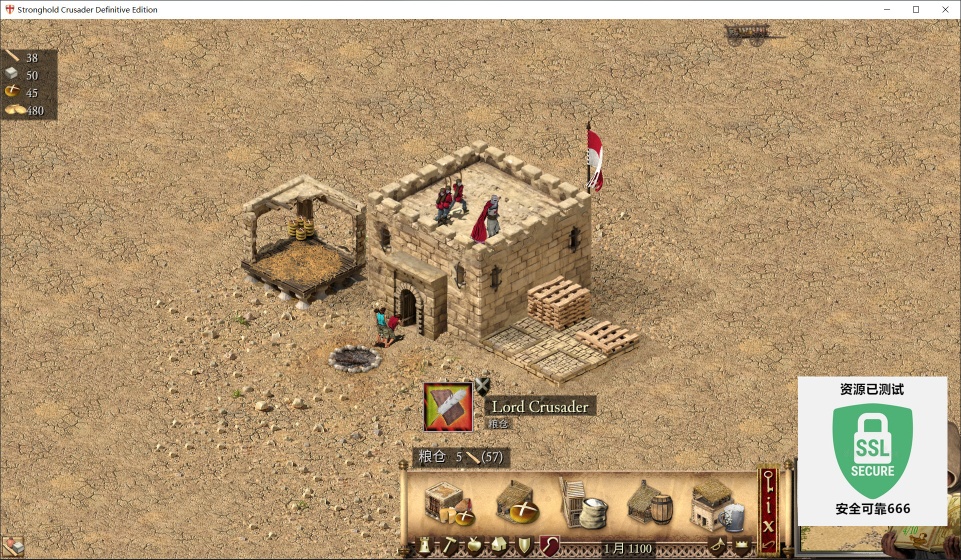
Task: Click the crown icon on build bar
Action: click(x=742, y=546)
